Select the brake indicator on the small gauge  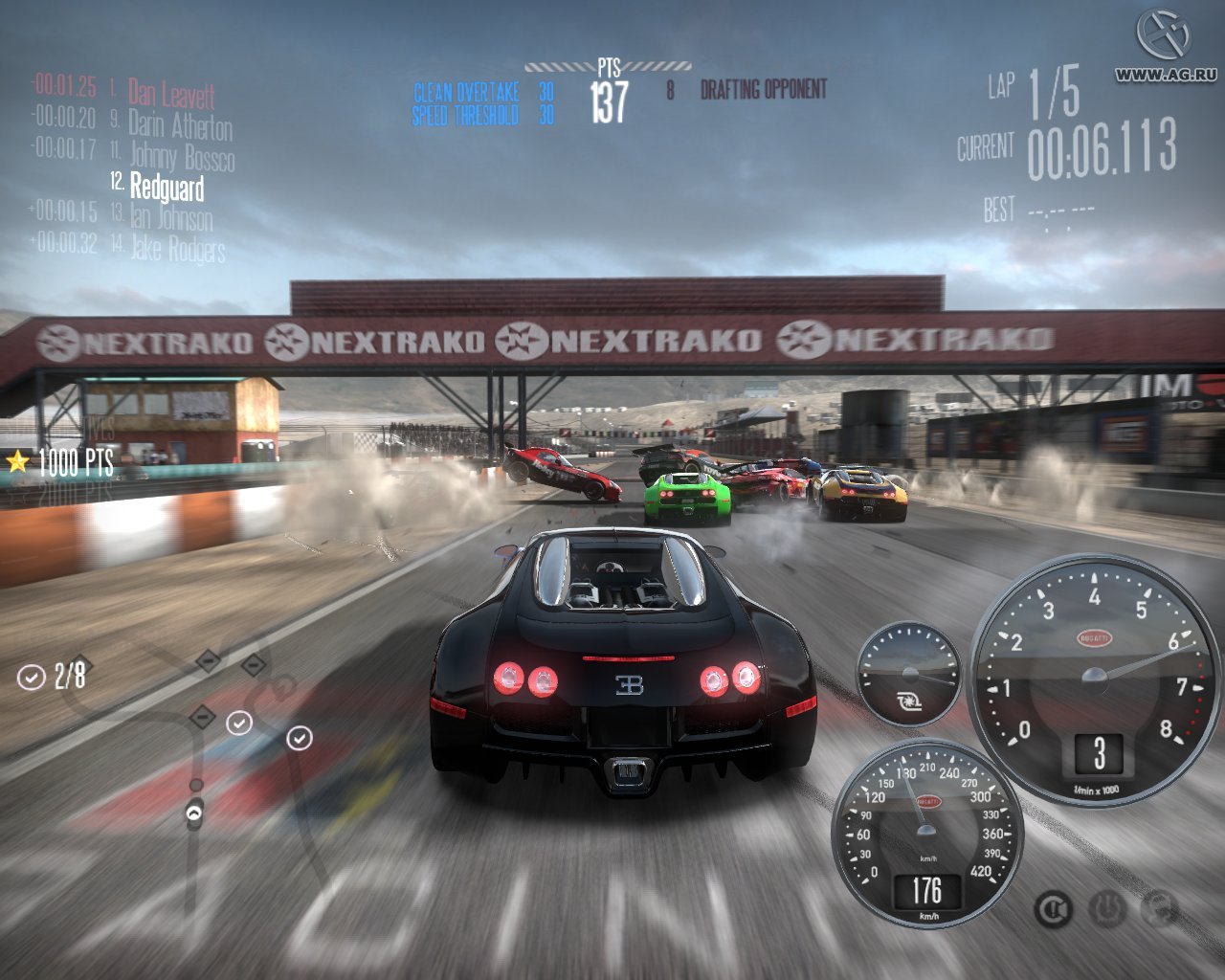pyautogui.click(x=909, y=702)
